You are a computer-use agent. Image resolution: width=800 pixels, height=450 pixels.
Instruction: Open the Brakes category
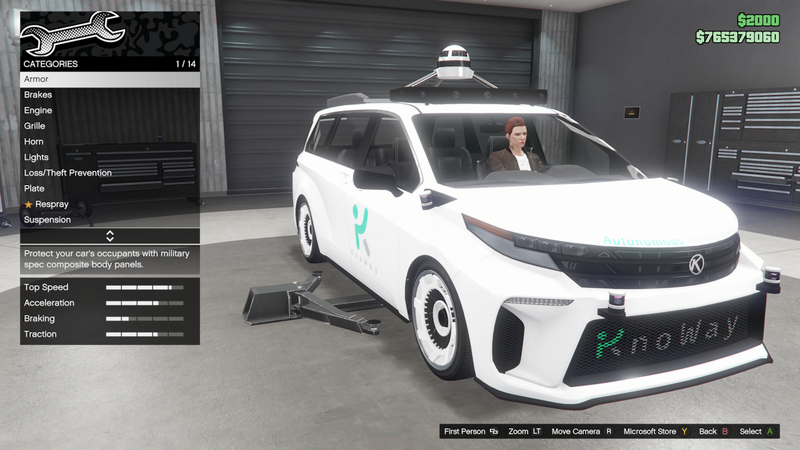pyautogui.click(x=110, y=94)
